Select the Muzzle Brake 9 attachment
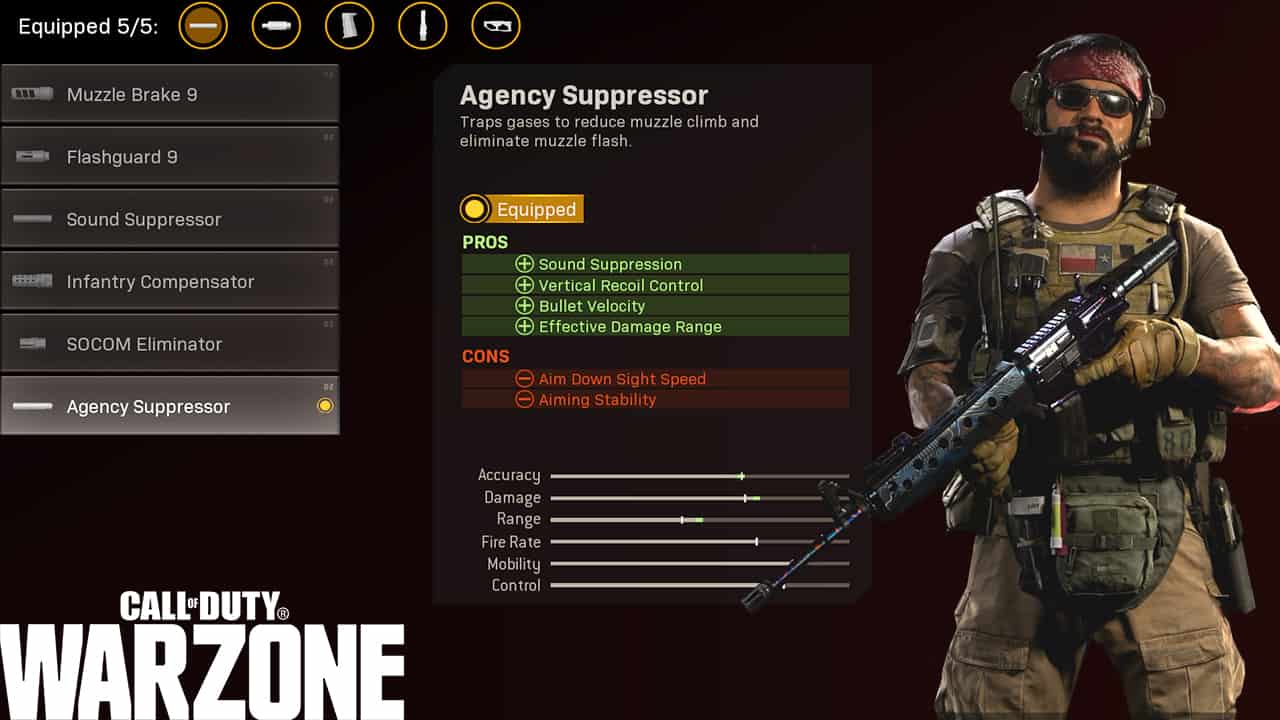 tap(170, 95)
